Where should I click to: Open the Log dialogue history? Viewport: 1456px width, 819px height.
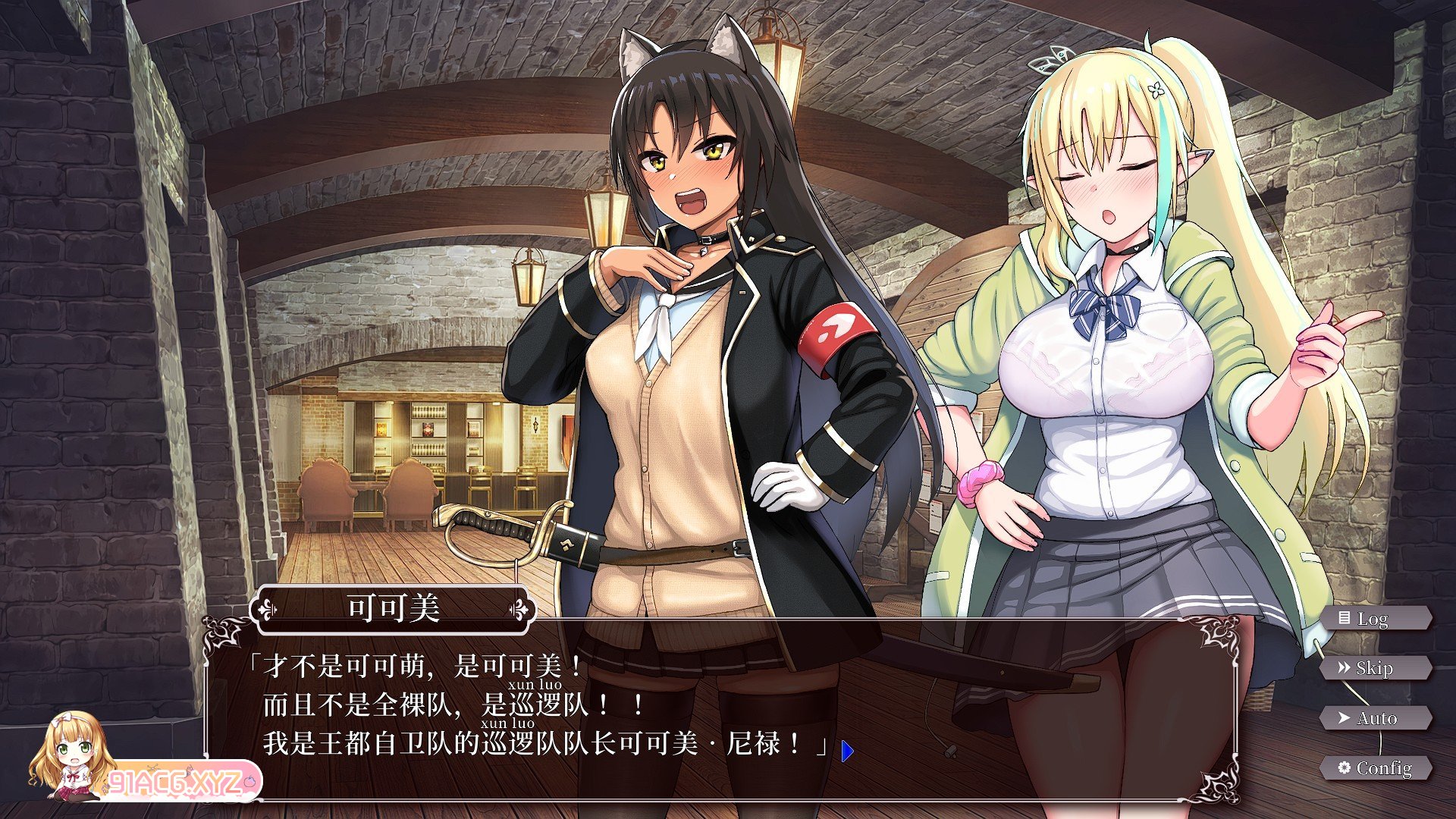coord(1375,619)
